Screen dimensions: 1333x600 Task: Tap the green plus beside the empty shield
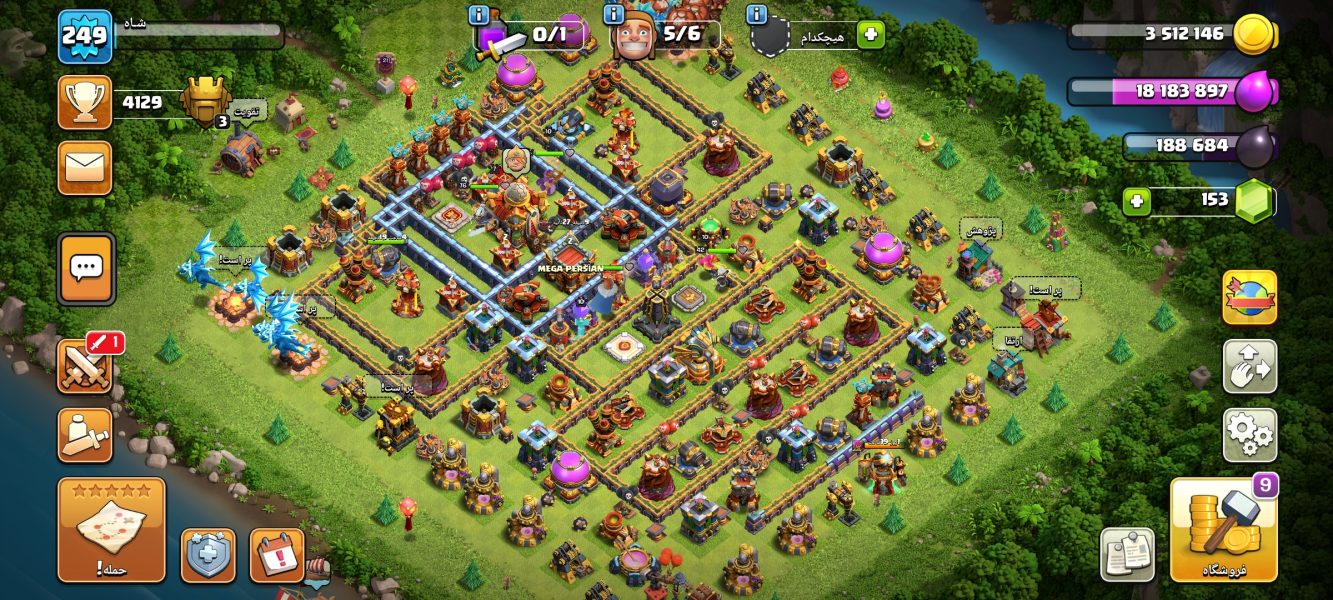pos(870,35)
